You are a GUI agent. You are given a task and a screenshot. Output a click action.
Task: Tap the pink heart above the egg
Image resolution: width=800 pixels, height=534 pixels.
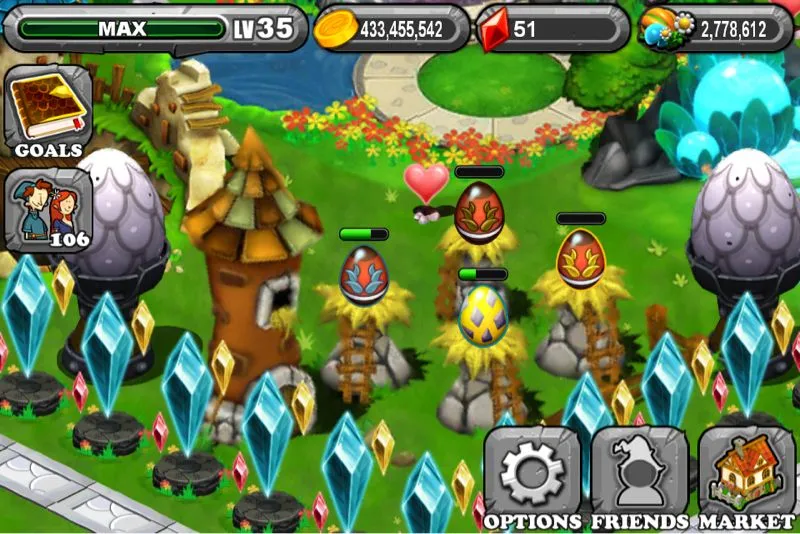pyautogui.click(x=426, y=181)
